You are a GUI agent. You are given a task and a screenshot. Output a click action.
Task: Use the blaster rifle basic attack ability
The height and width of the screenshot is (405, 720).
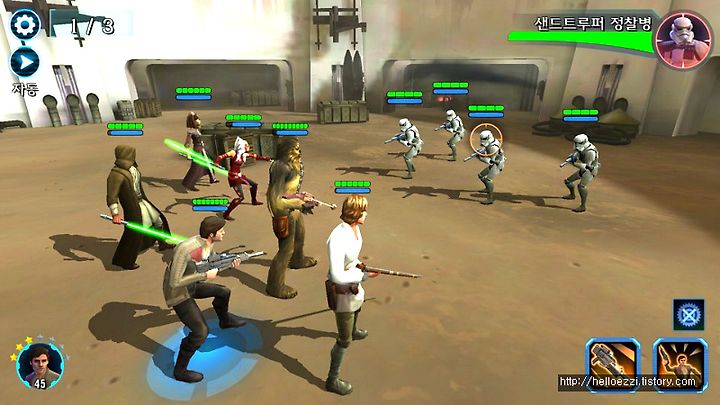pyautogui.click(x=612, y=362)
